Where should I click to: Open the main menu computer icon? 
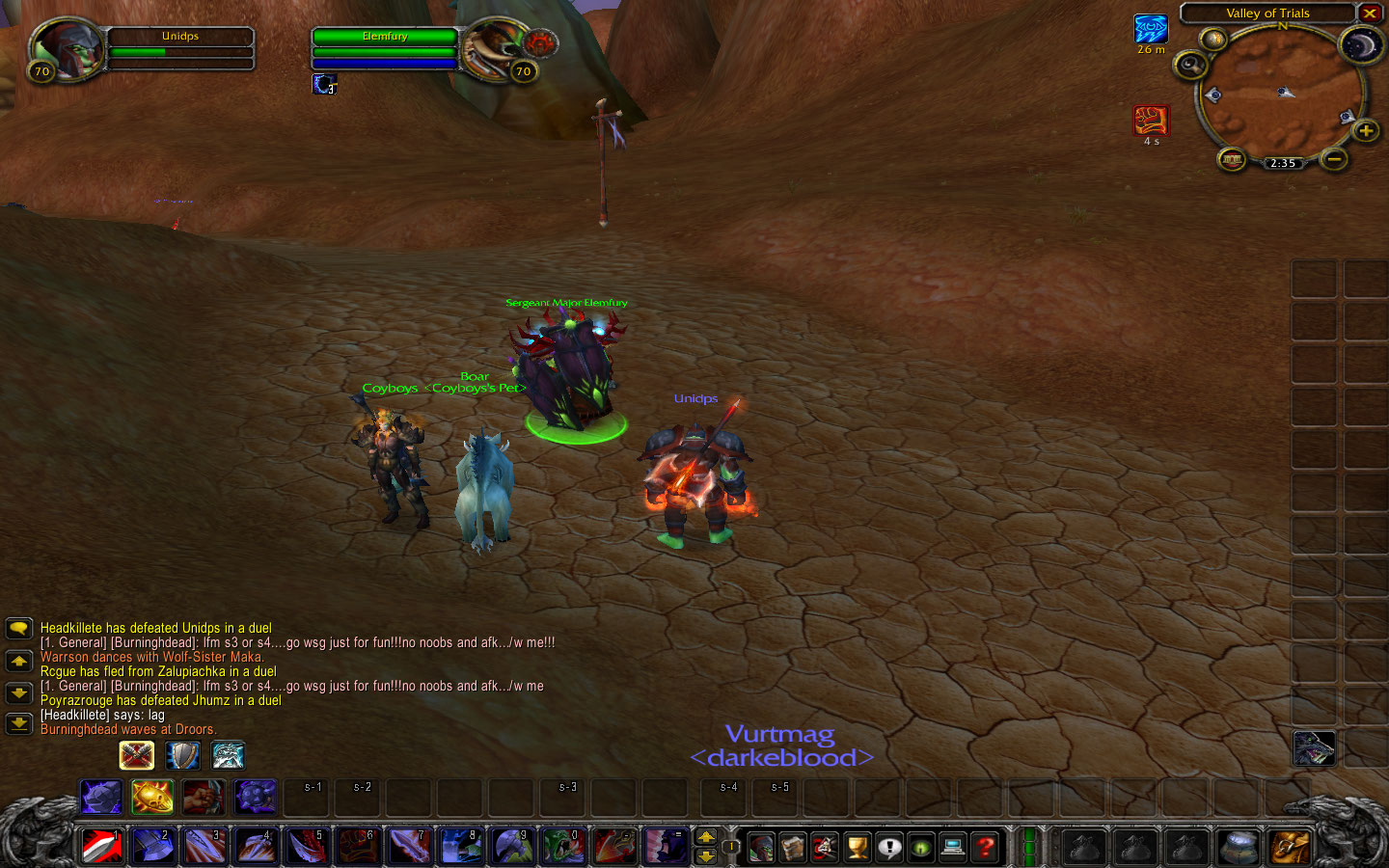[952, 848]
